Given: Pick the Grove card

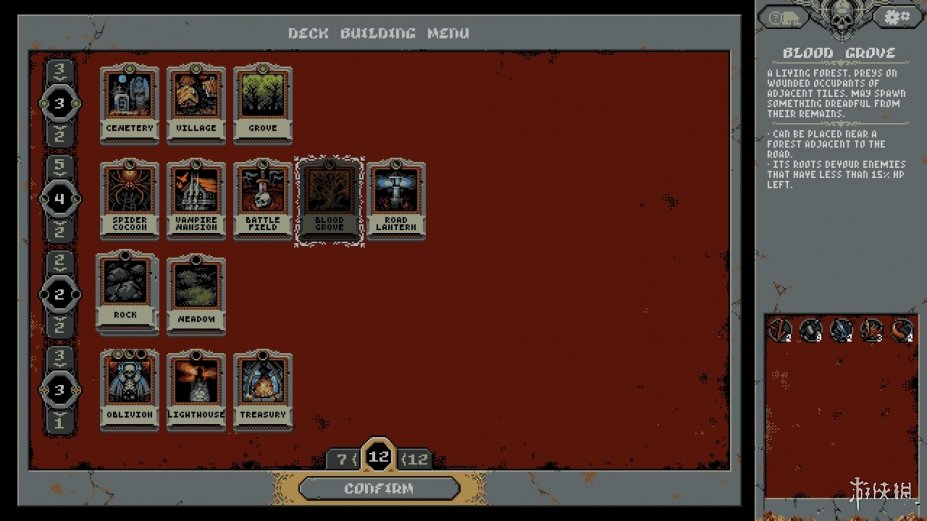Looking at the screenshot, I should coord(262,104).
